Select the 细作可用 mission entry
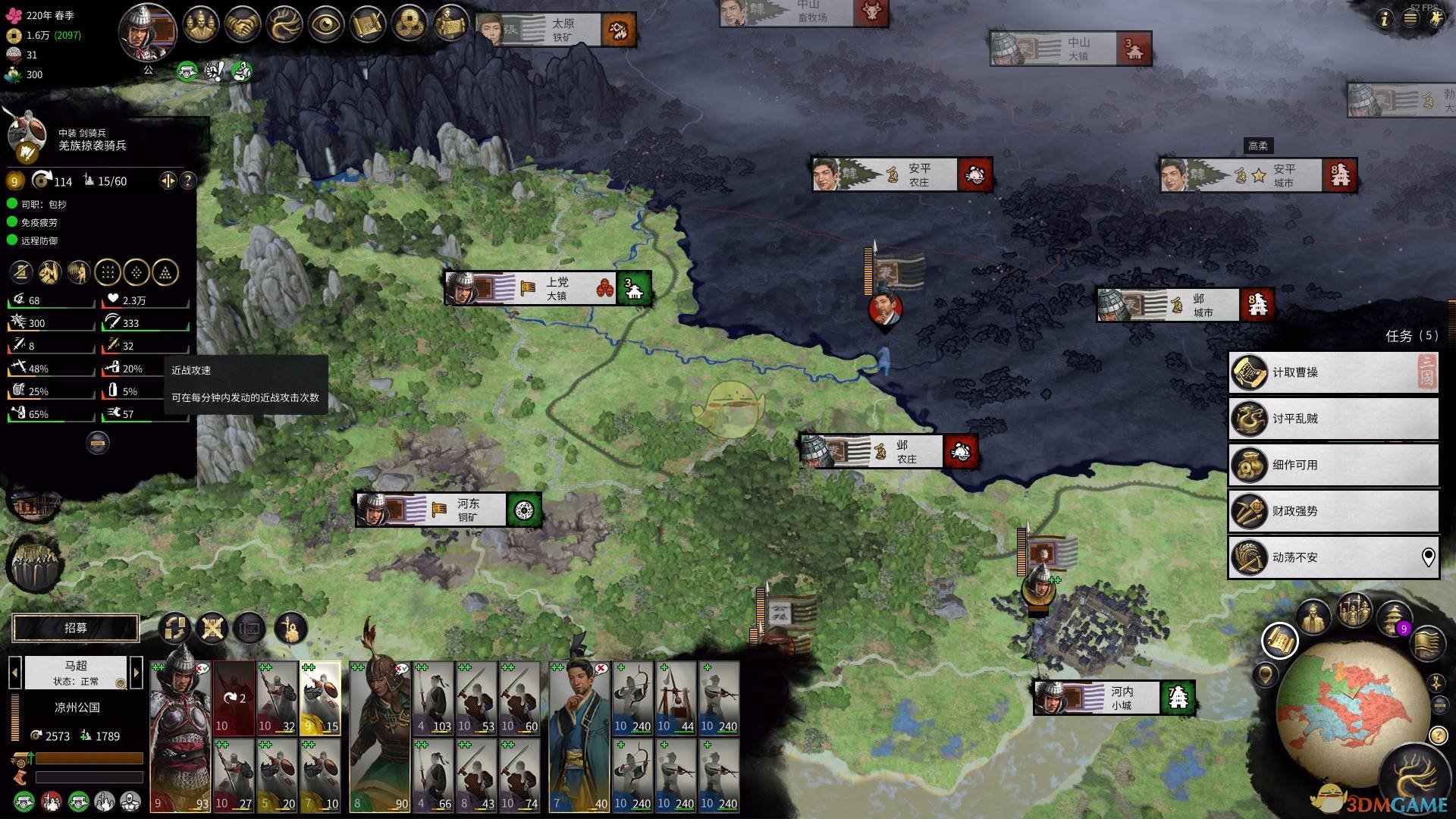The width and height of the screenshot is (1456, 819). click(x=1332, y=465)
